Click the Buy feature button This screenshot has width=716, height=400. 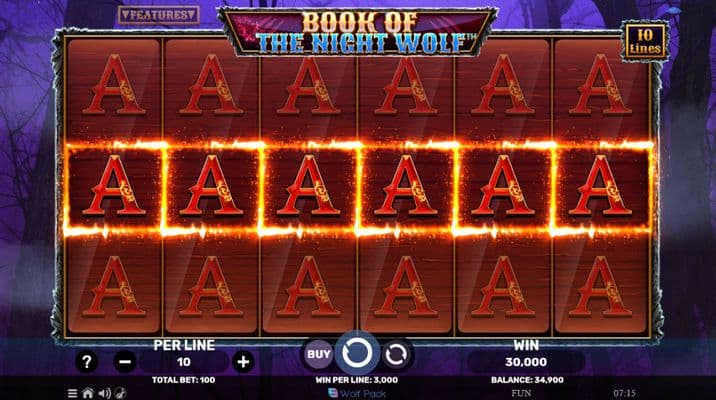tap(318, 354)
